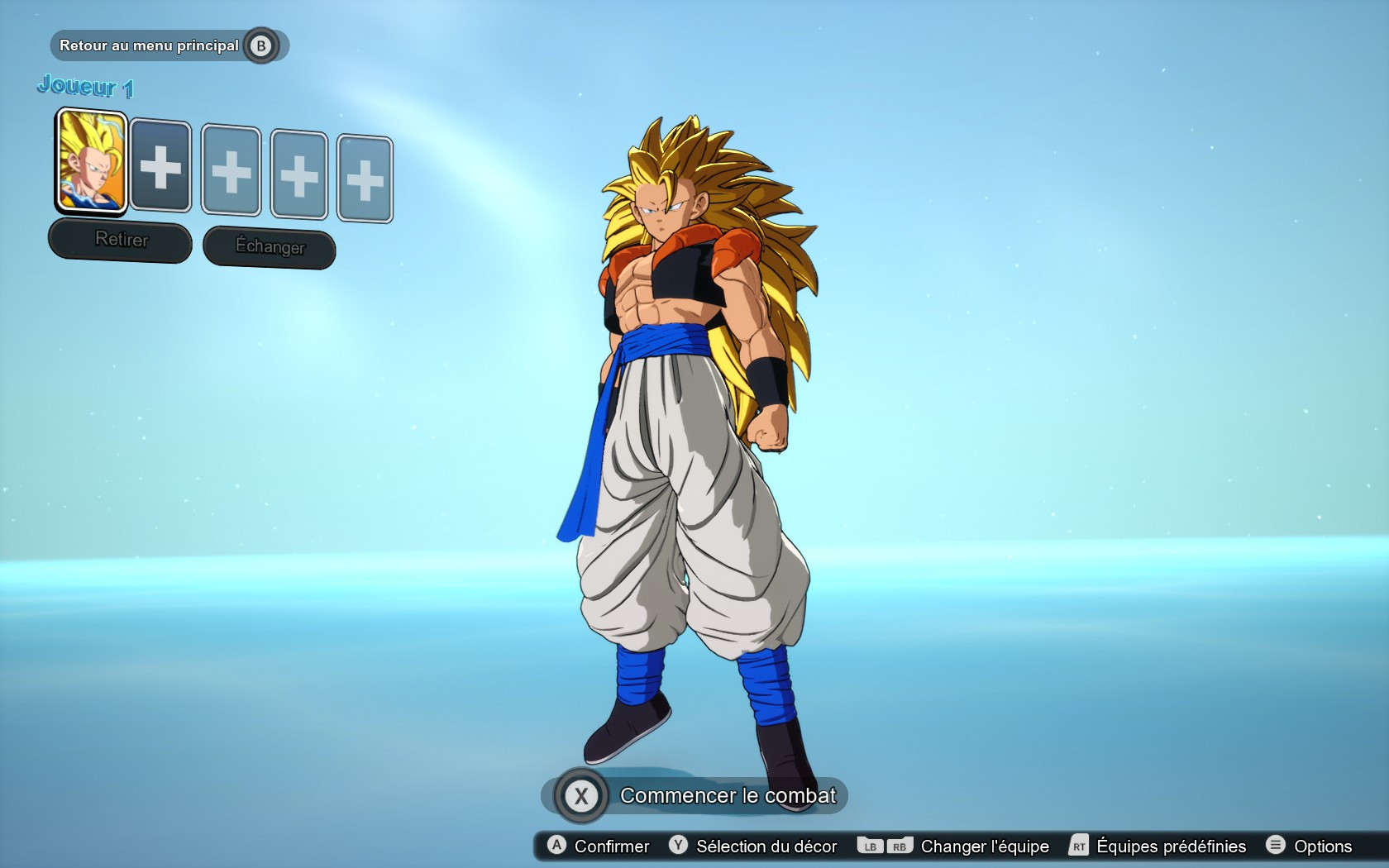Click Commencer le combat
Image resolution: width=1389 pixels, height=868 pixels.
tap(729, 796)
